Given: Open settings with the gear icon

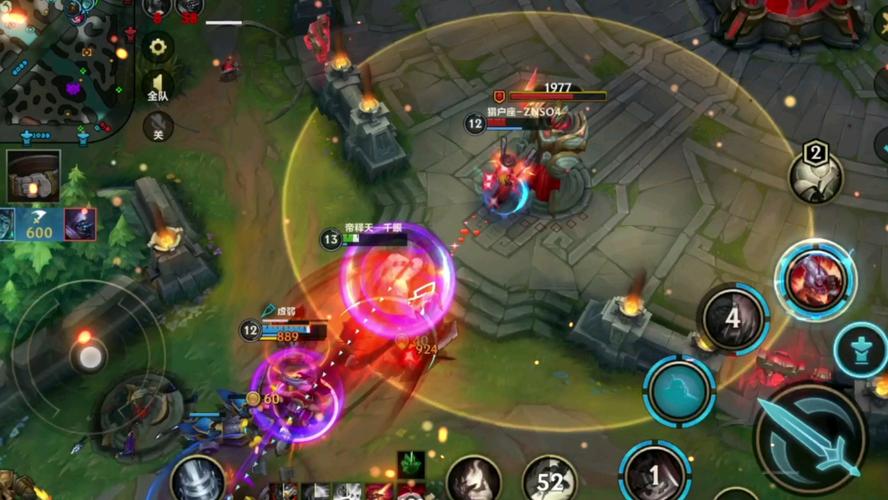Looking at the screenshot, I should pos(157,46).
